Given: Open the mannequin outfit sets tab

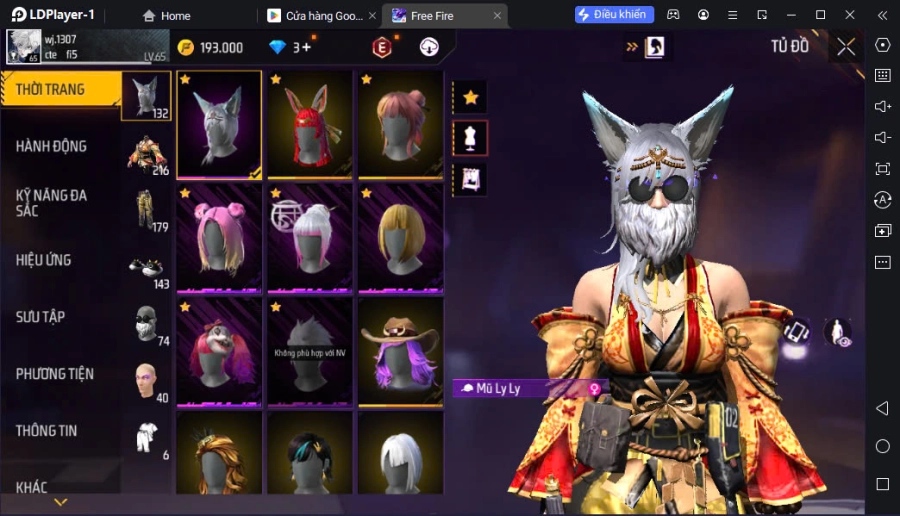Looking at the screenshot, I should tap(470, 138).
